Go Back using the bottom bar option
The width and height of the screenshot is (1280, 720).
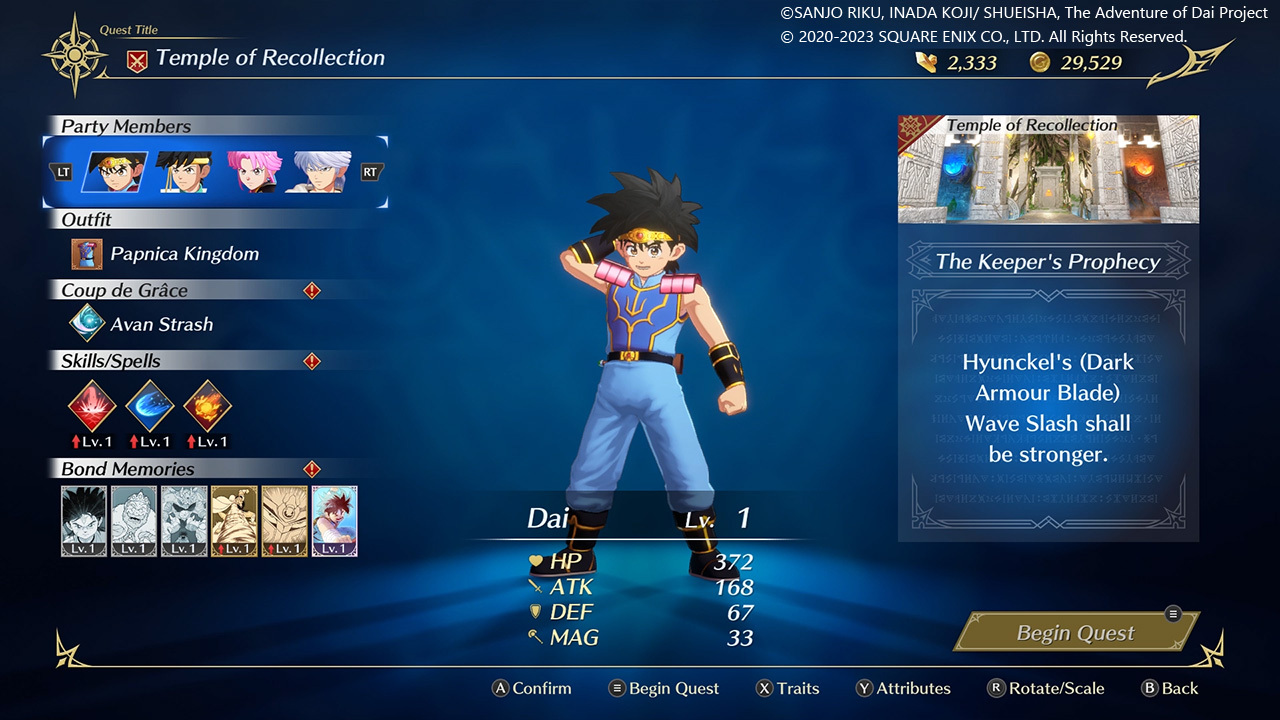tap(1169, 688)
